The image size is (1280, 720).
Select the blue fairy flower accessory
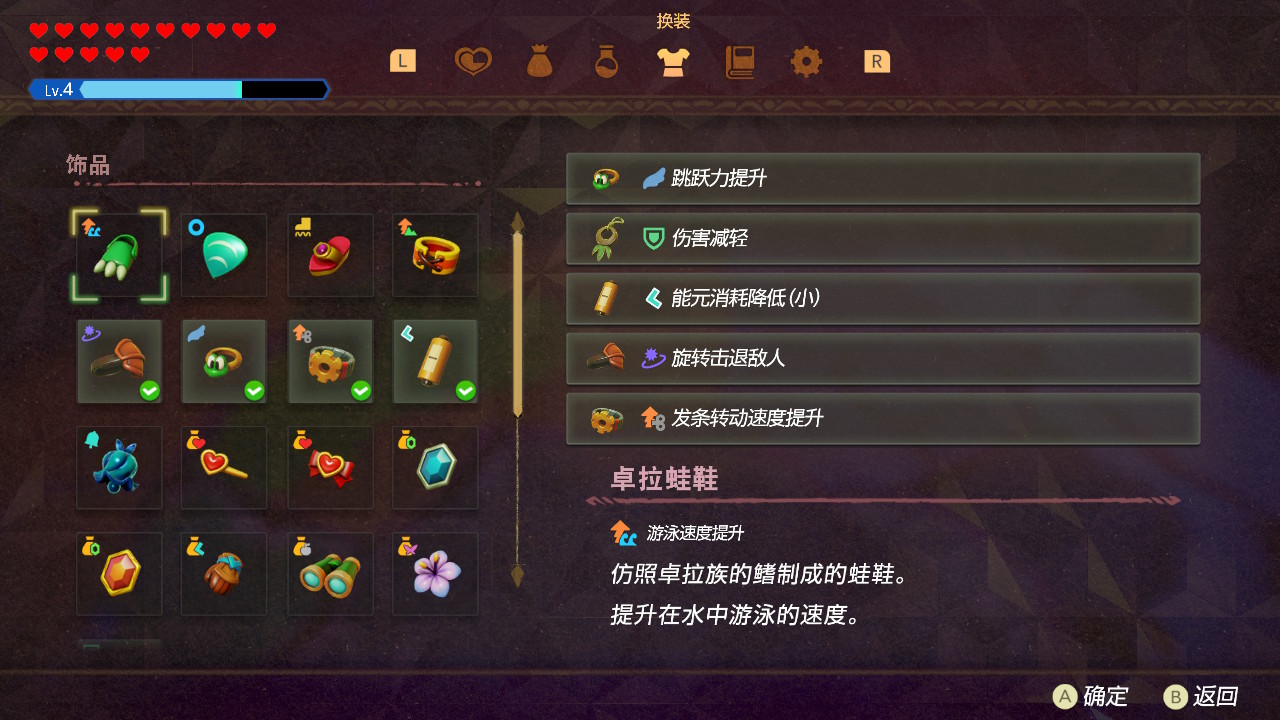(x=119, y=467)
